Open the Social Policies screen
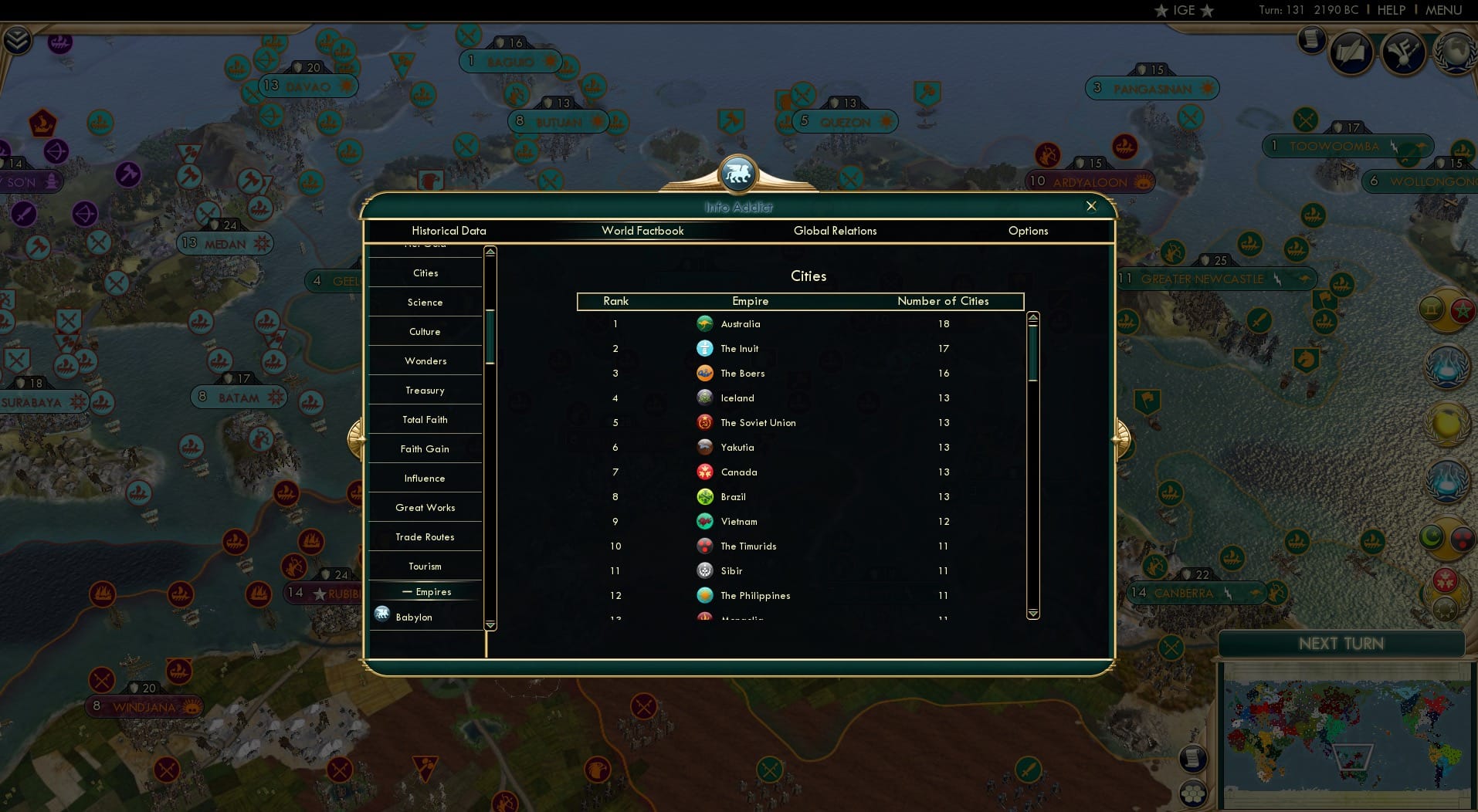Image resolution: width=1478 pixels, height=812 pixels. pos(1352,52)
